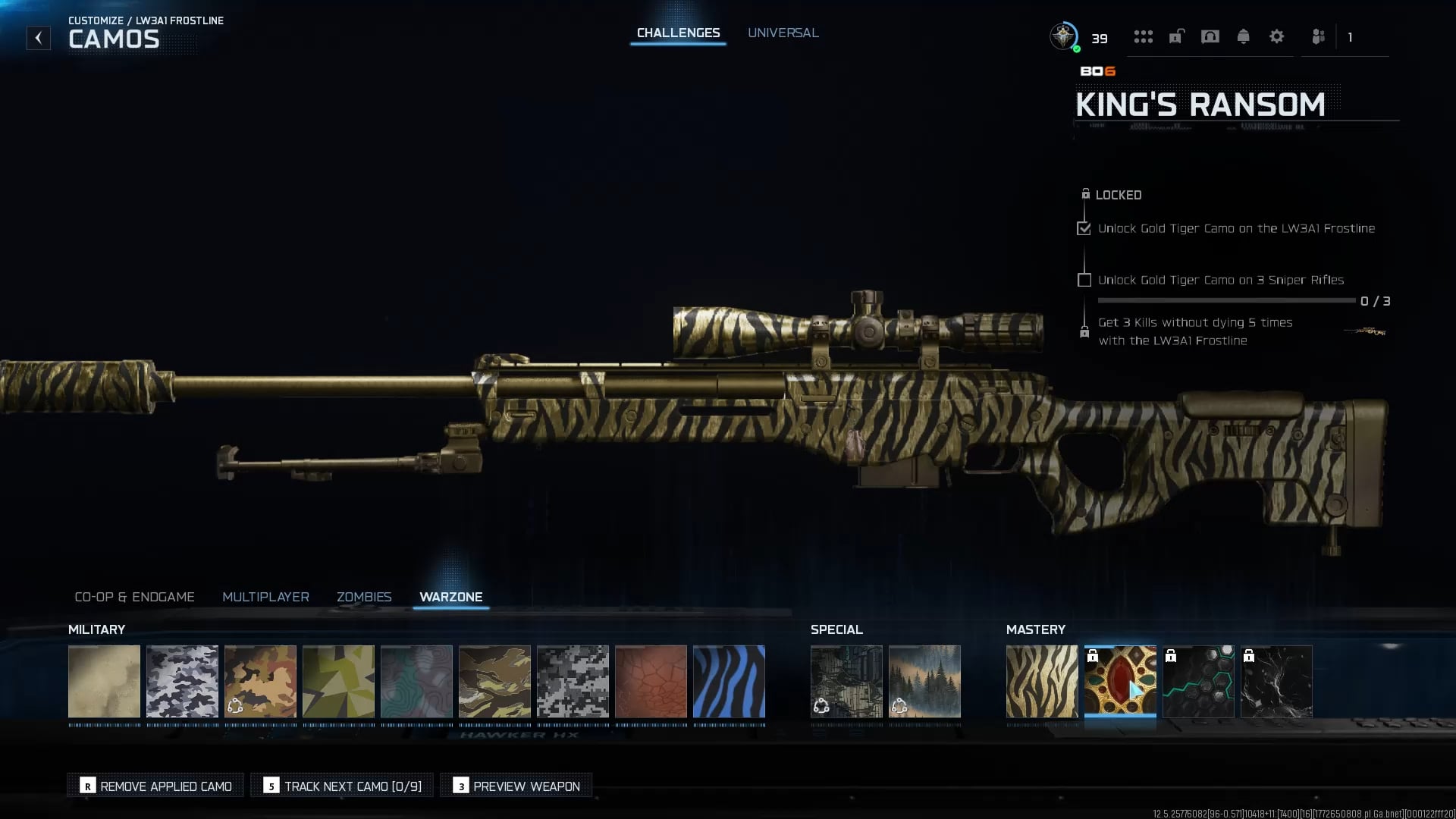
Task: Open notifications with the bell icon
Action: click(x=1243, y=36)
